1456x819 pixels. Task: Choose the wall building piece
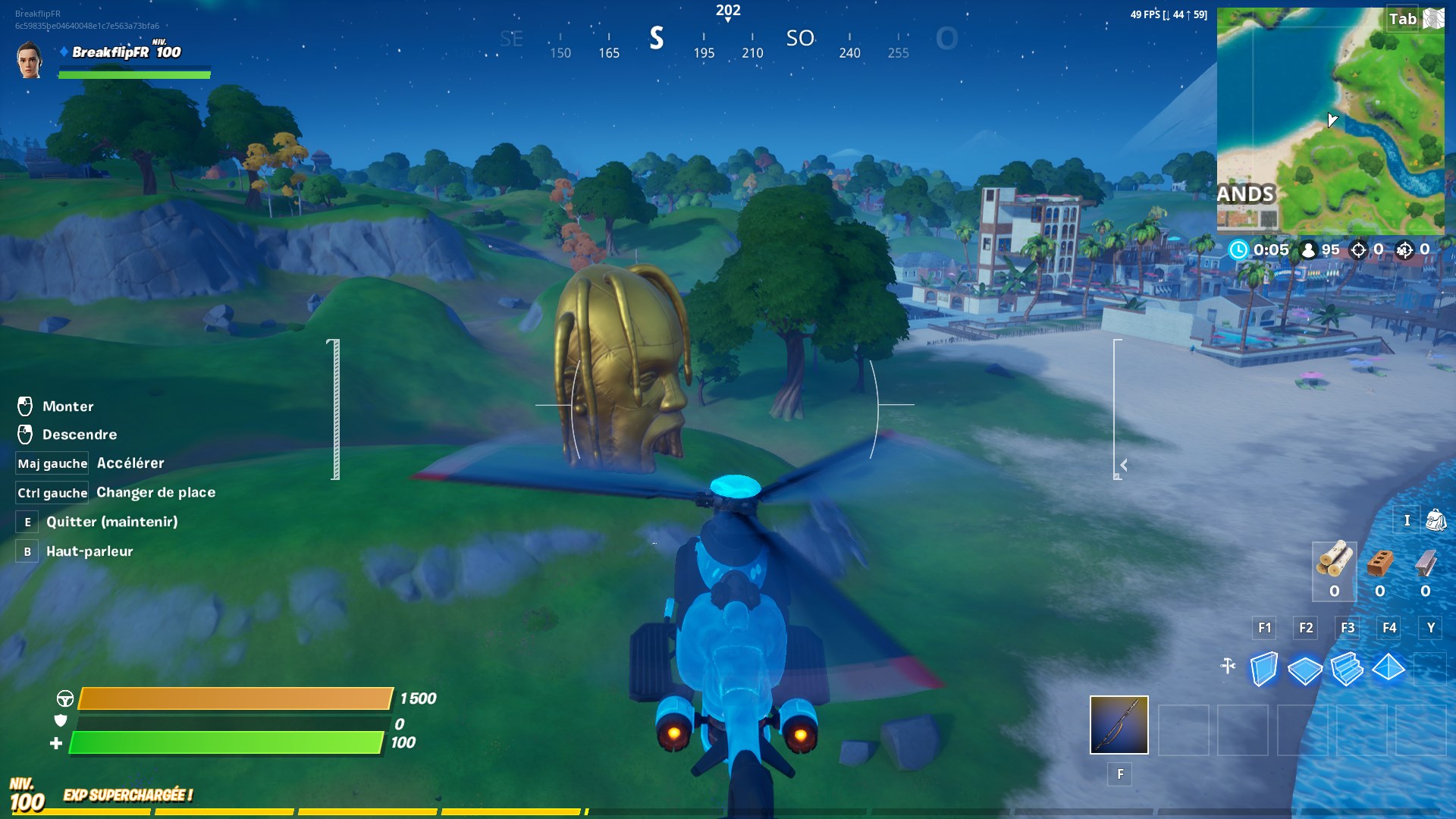coord(1263,669)
